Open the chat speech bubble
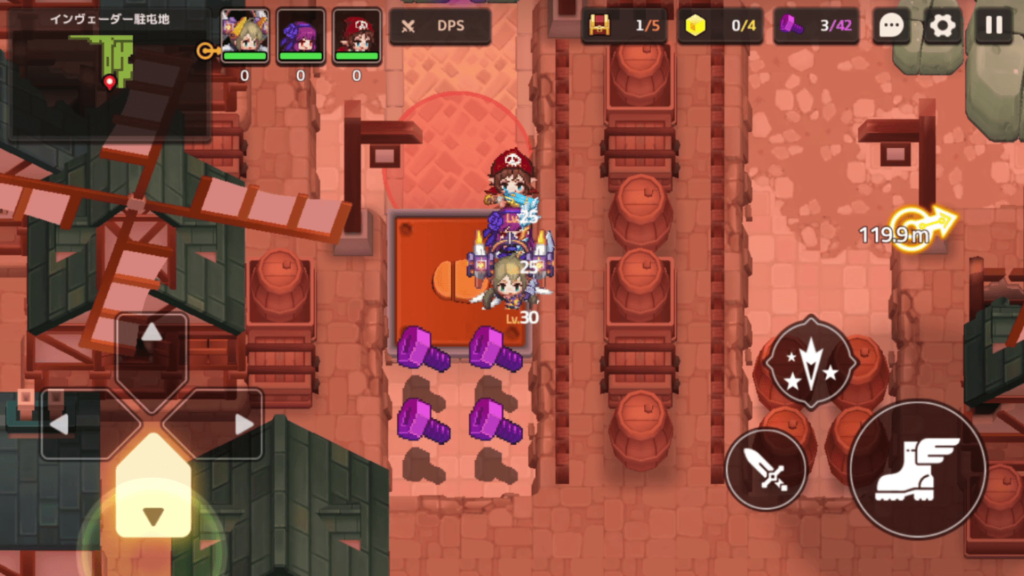 pos(891,26)
